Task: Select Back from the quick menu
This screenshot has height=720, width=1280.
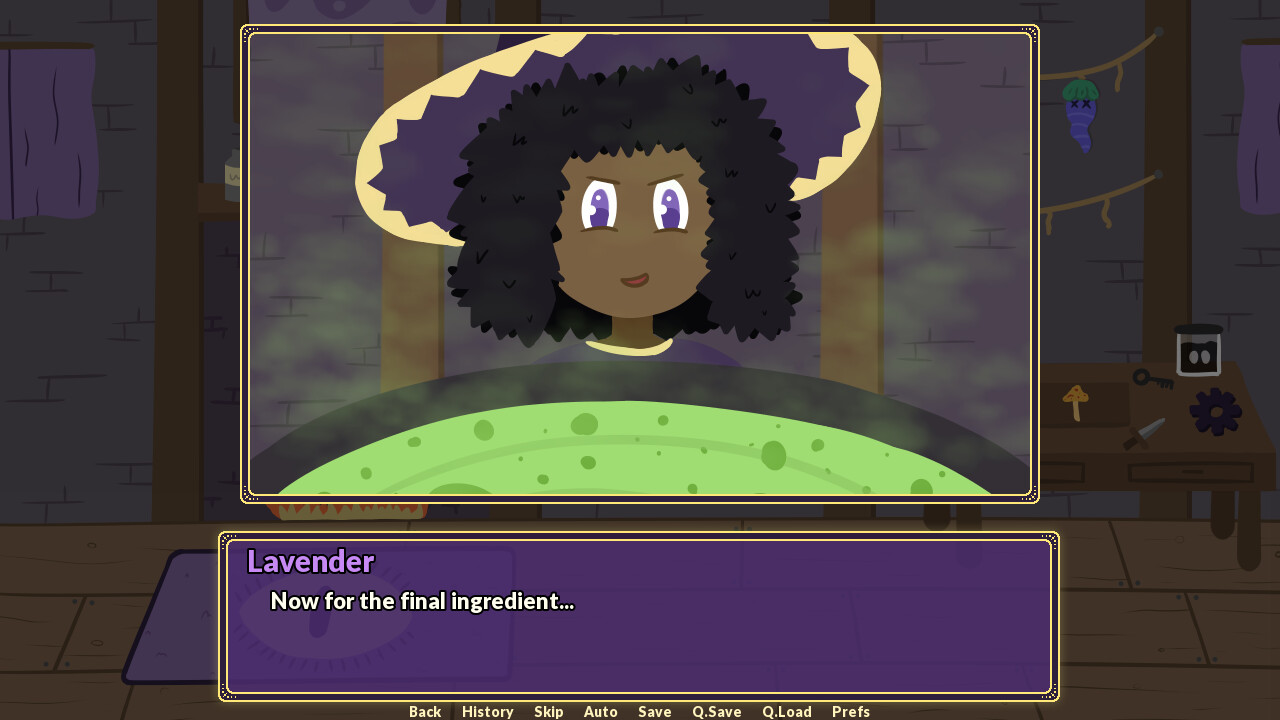Action: 424,711
